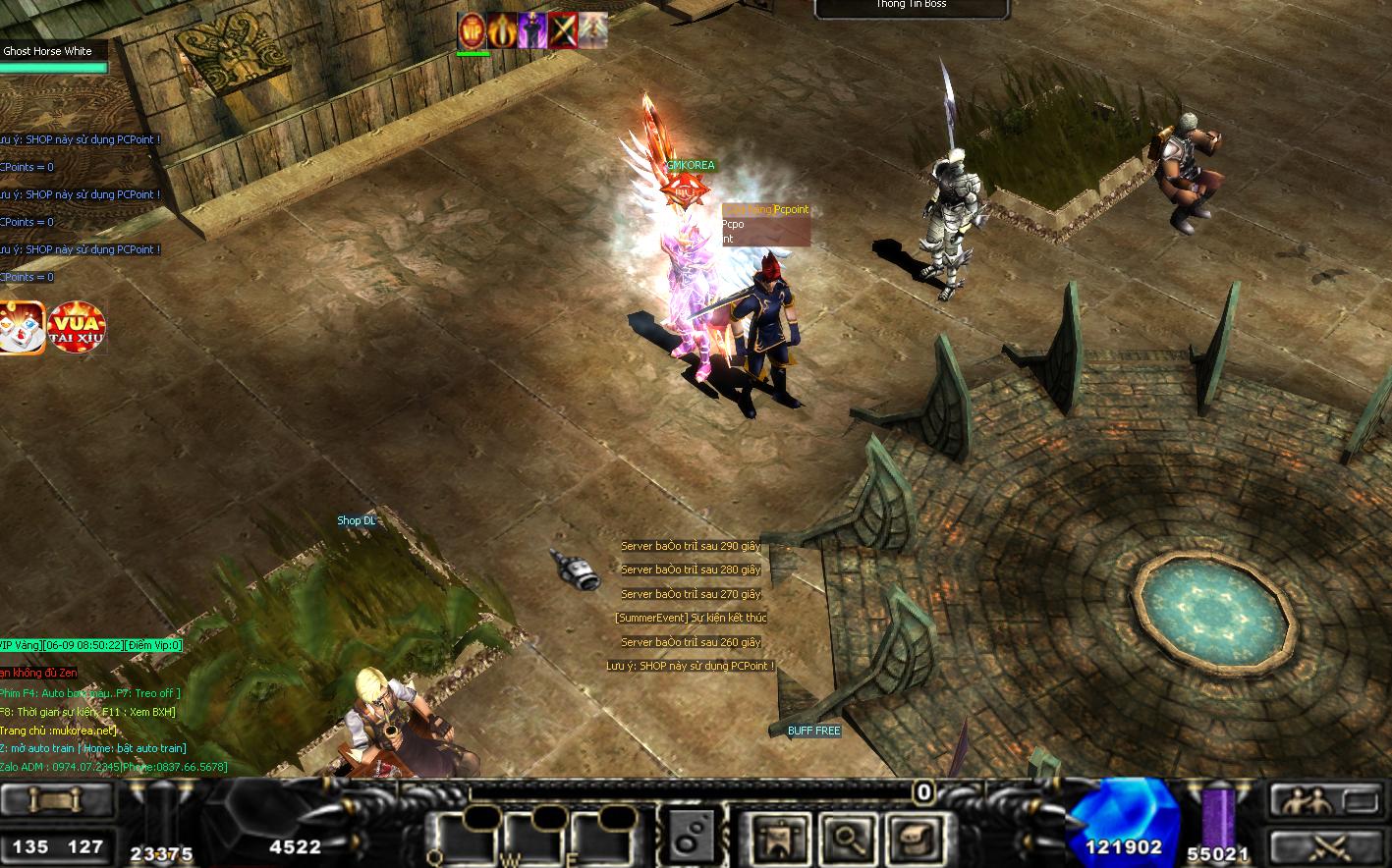
Task: Click the scroll button in bottom bar
Action: [x=58, y=801]
